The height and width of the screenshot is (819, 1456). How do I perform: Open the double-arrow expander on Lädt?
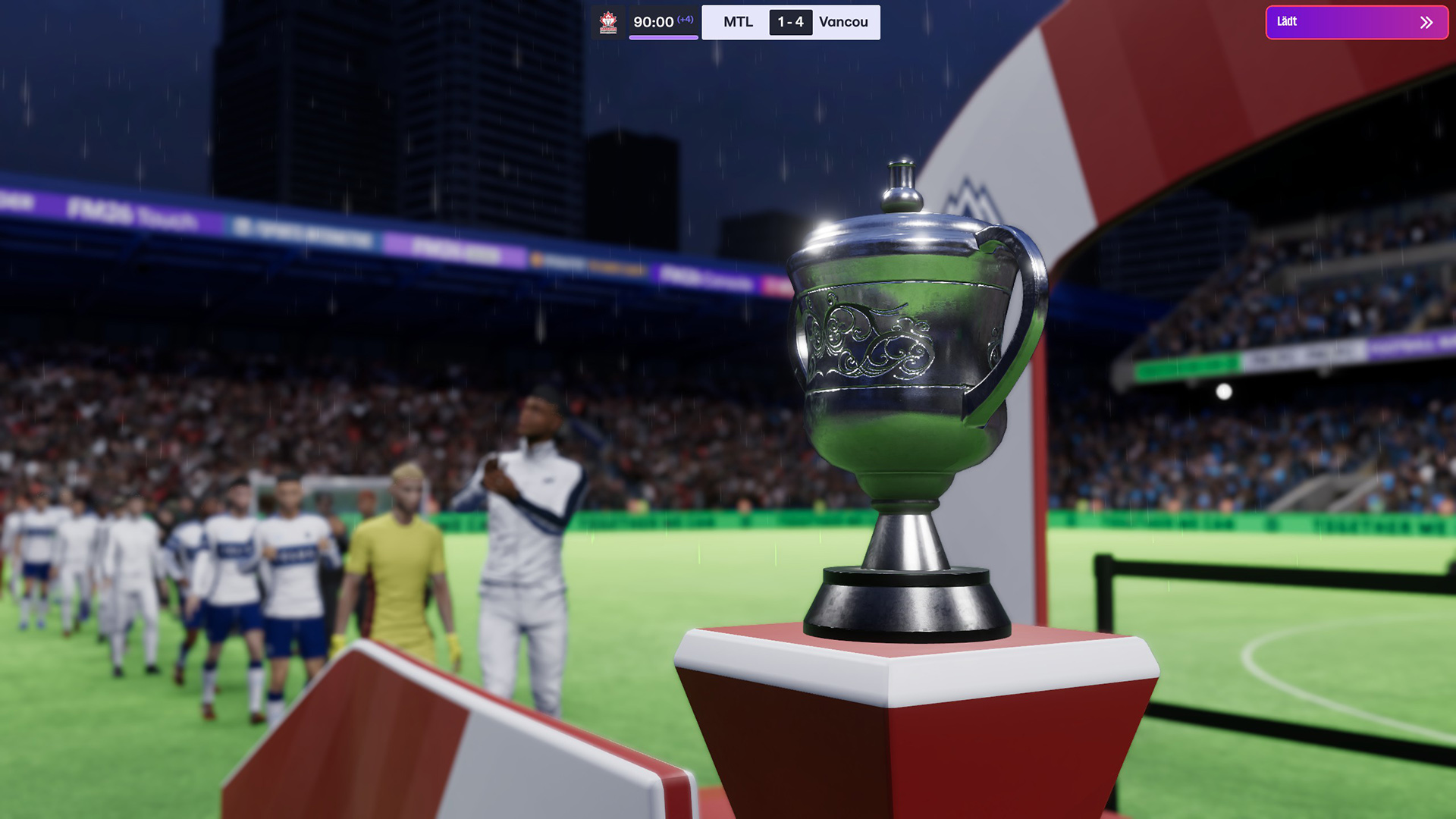click(x=1425, y=22)
